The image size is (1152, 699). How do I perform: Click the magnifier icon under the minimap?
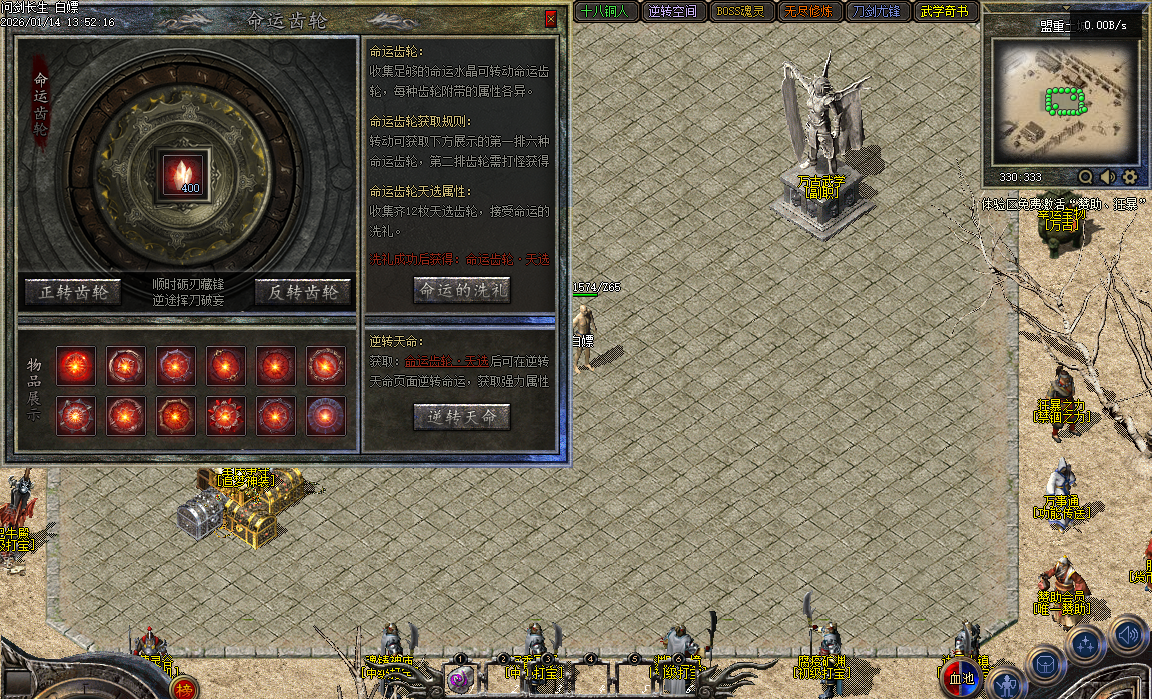1085,177
